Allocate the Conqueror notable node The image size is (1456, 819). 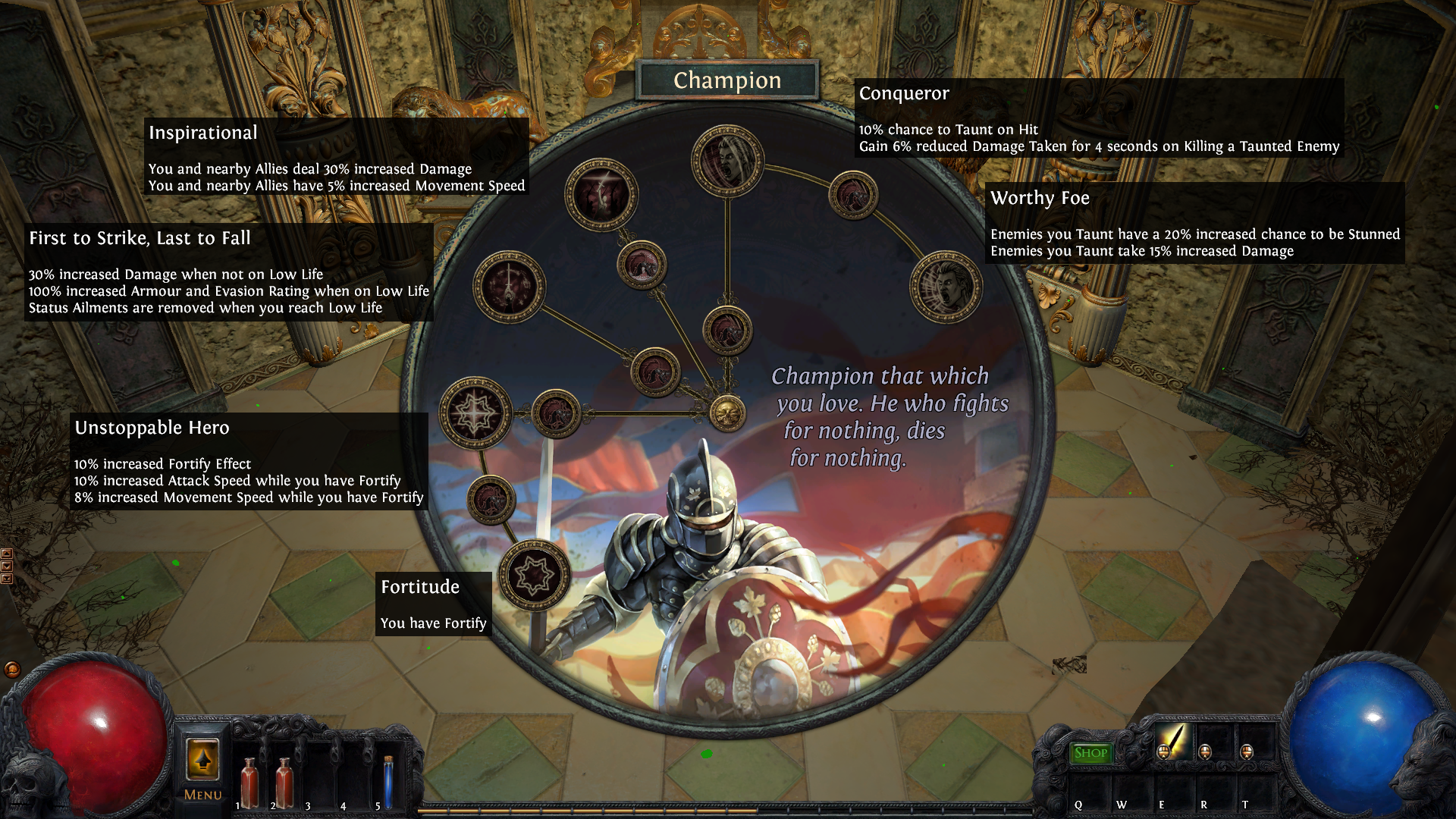(726, 161)
